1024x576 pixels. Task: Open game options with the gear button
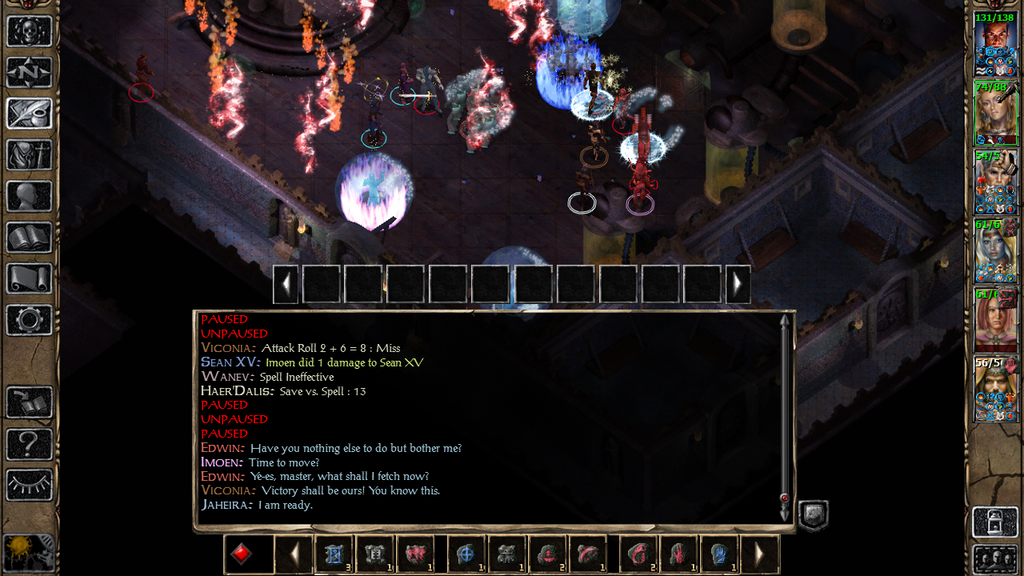coord(29,320)
